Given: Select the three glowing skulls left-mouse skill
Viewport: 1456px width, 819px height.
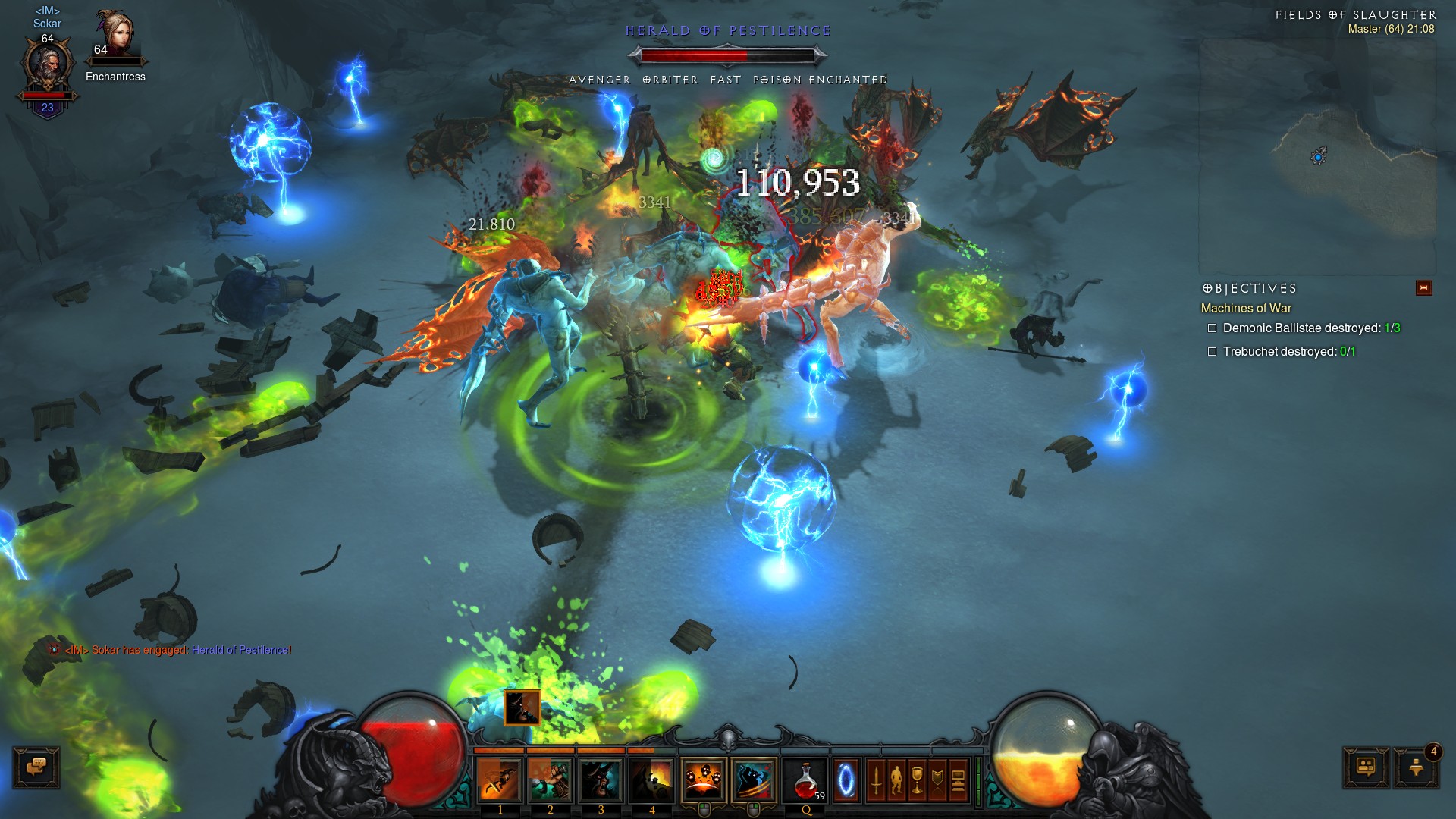Looking at the screenshot, I should pos(703,780).
